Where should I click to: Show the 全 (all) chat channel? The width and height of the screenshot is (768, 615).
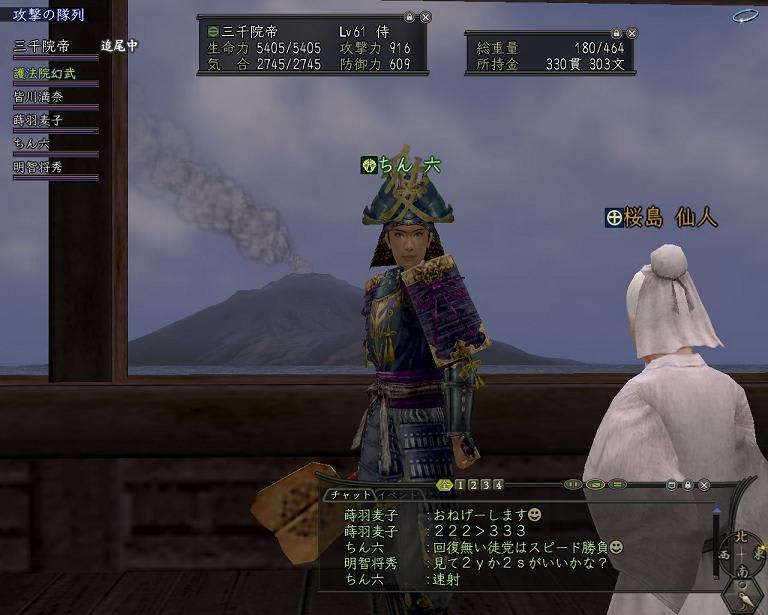point(445,485)
